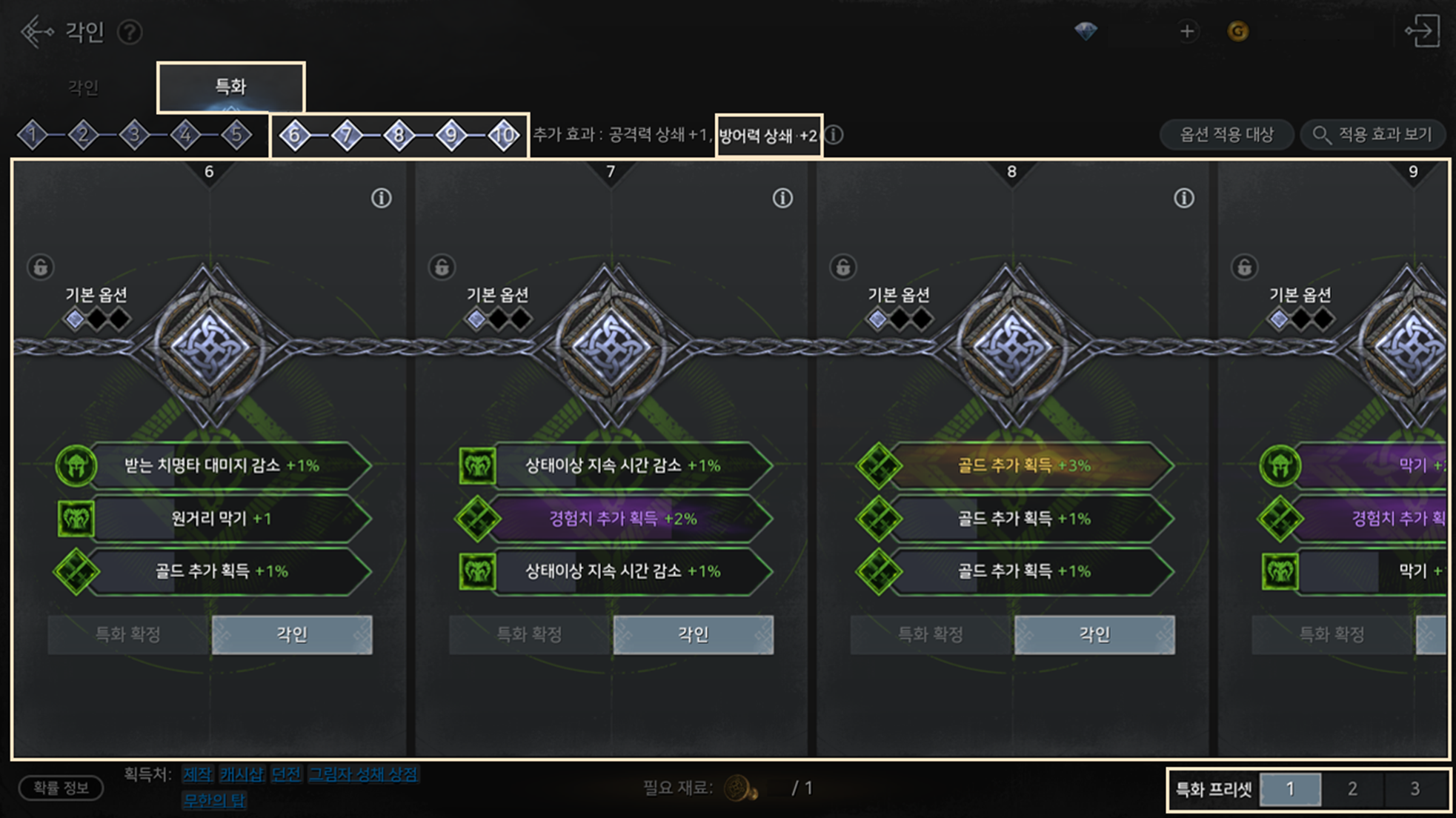
Task: Show info for slot 6 panel
Action: pos(381,198)
